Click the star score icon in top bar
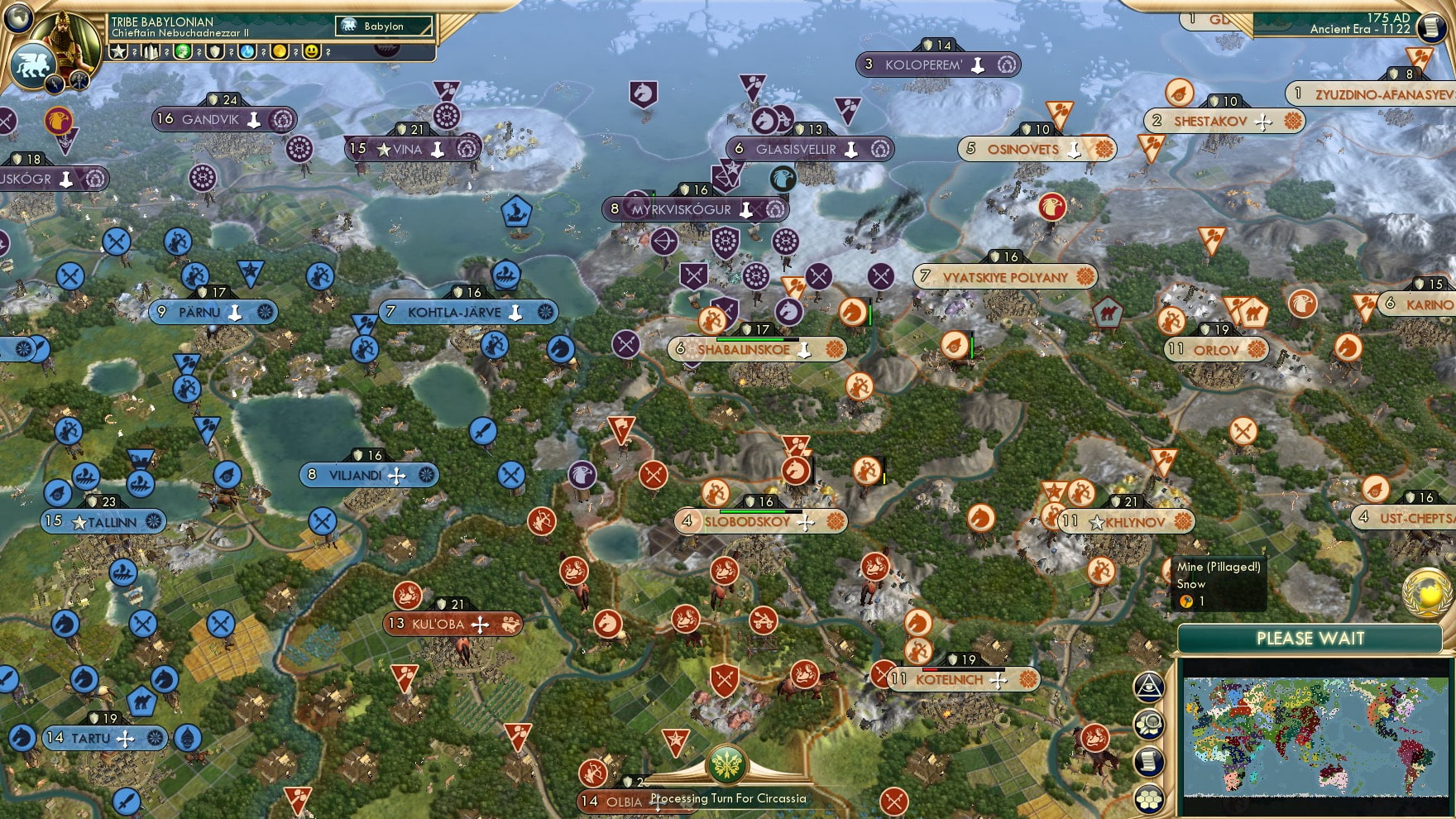Viewport: 1456px width, 819px height. tap(118, 51)
